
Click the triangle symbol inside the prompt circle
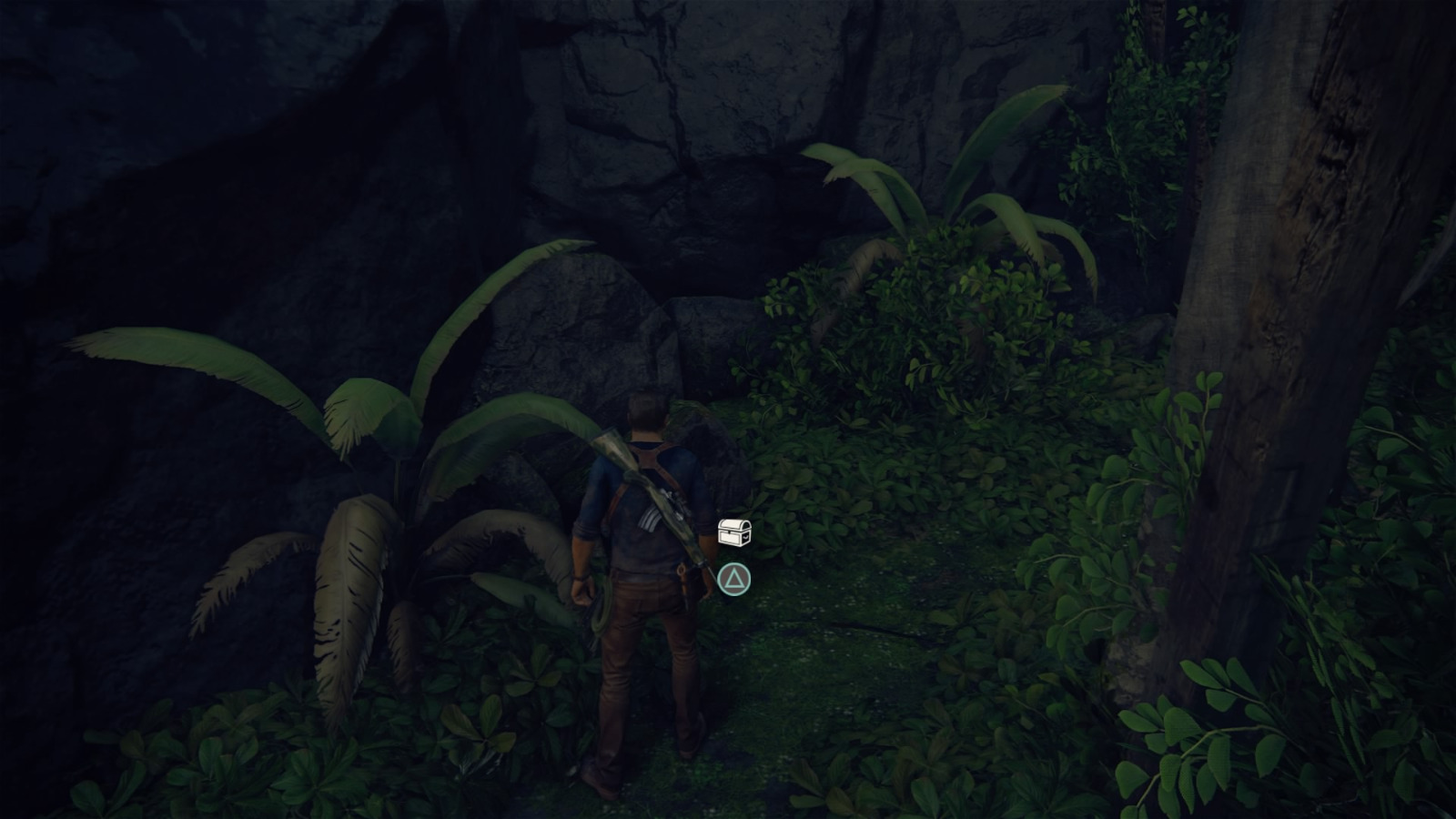pyautogui.click(x=734, y=580)
